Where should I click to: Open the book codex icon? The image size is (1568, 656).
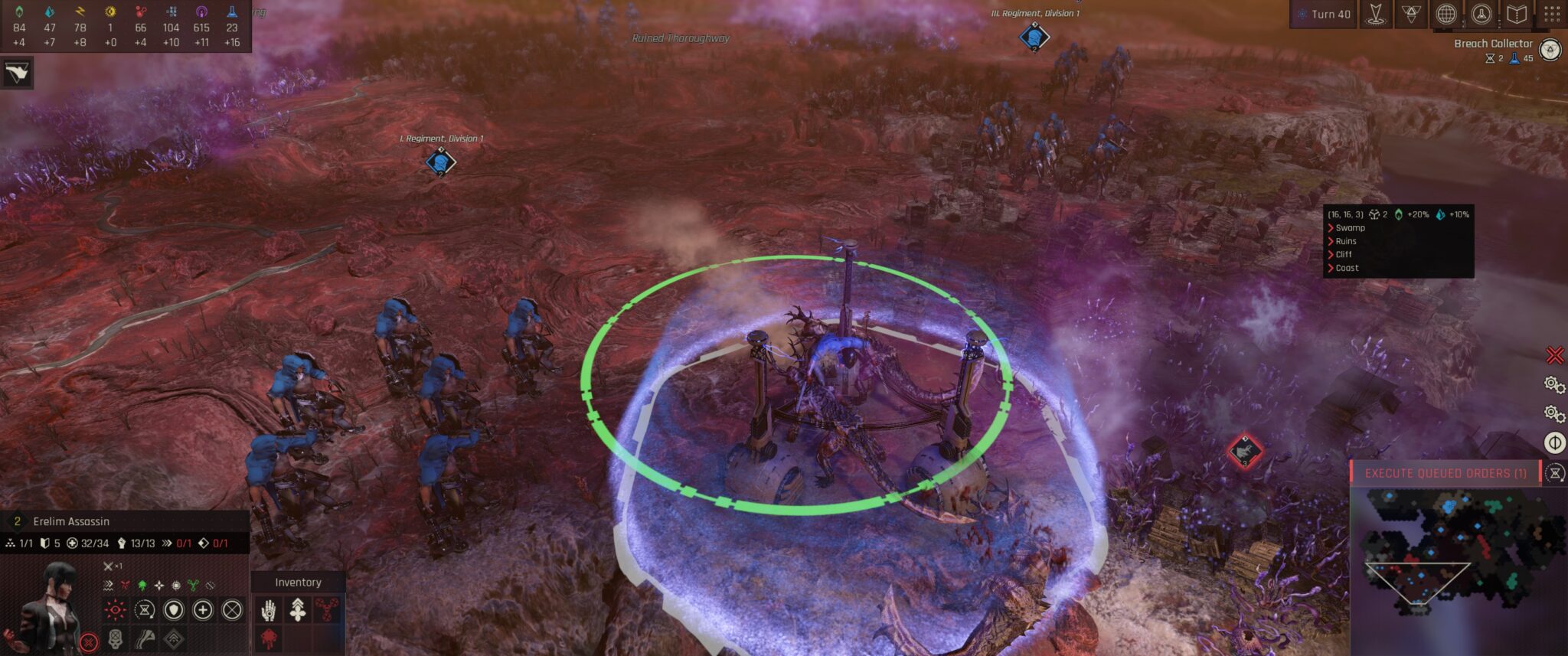1517,14
